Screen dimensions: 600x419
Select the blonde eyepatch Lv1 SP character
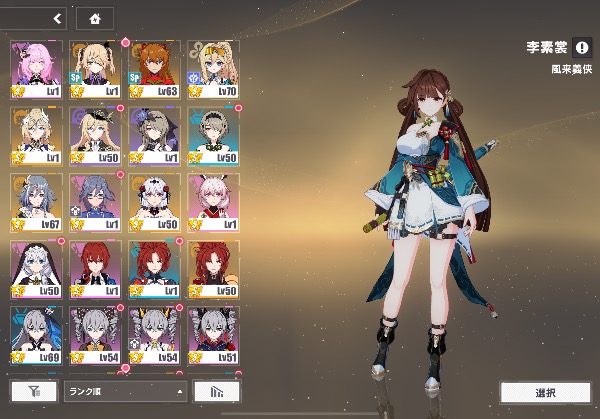coord(95,67)
